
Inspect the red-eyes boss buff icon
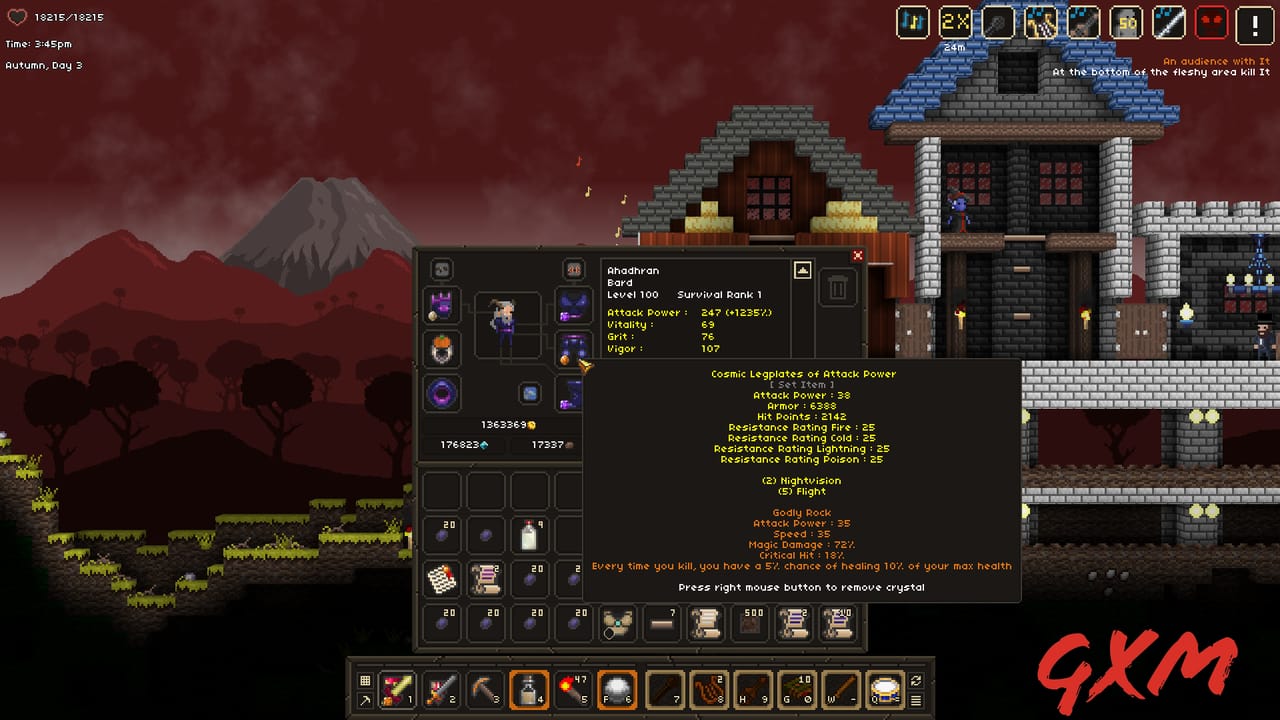click(1211, 22)
